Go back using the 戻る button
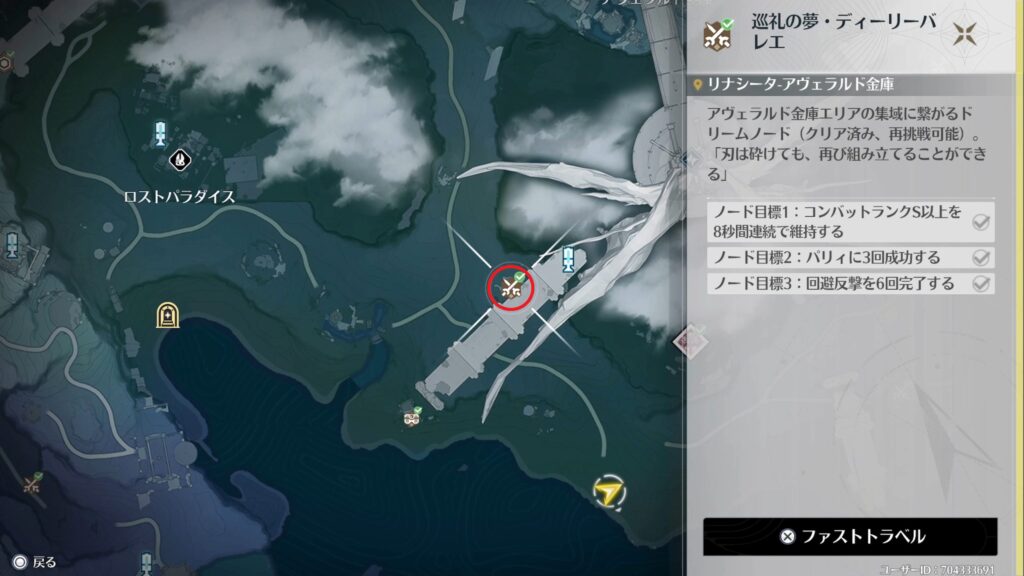Image resolution: width=1024 pixels, height=576 pixels. [35, 562]
